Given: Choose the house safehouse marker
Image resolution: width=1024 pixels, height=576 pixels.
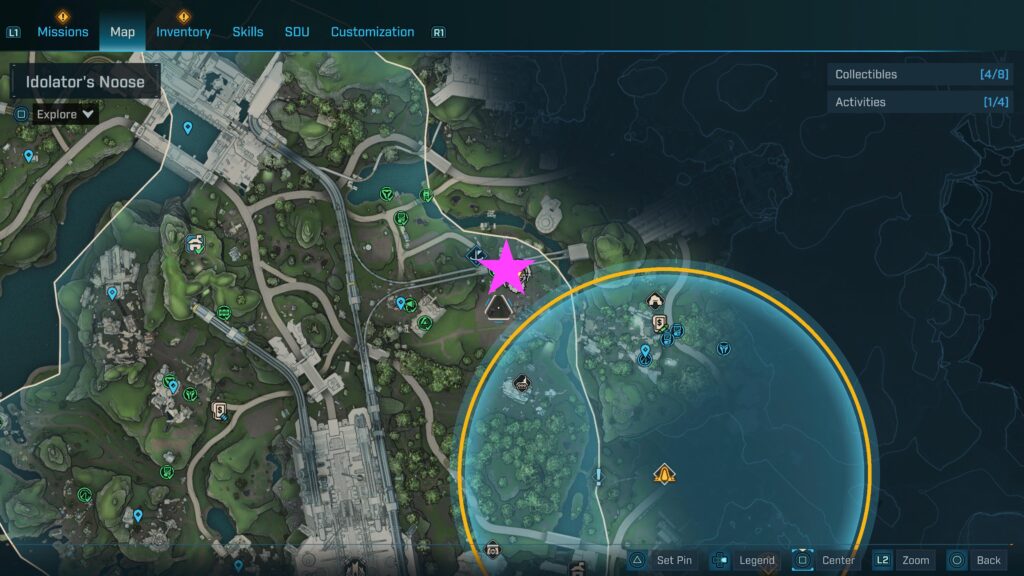Looking at the screenshot, I should click(655, 298).
